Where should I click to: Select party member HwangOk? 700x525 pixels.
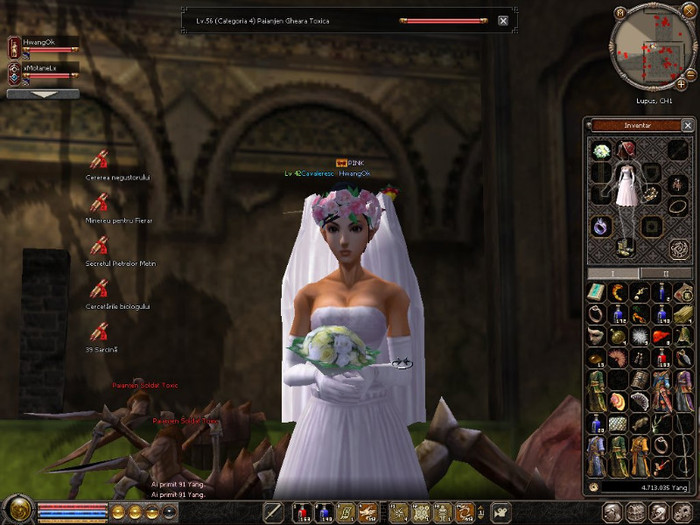pyautogui.click(x=42, y=44)
